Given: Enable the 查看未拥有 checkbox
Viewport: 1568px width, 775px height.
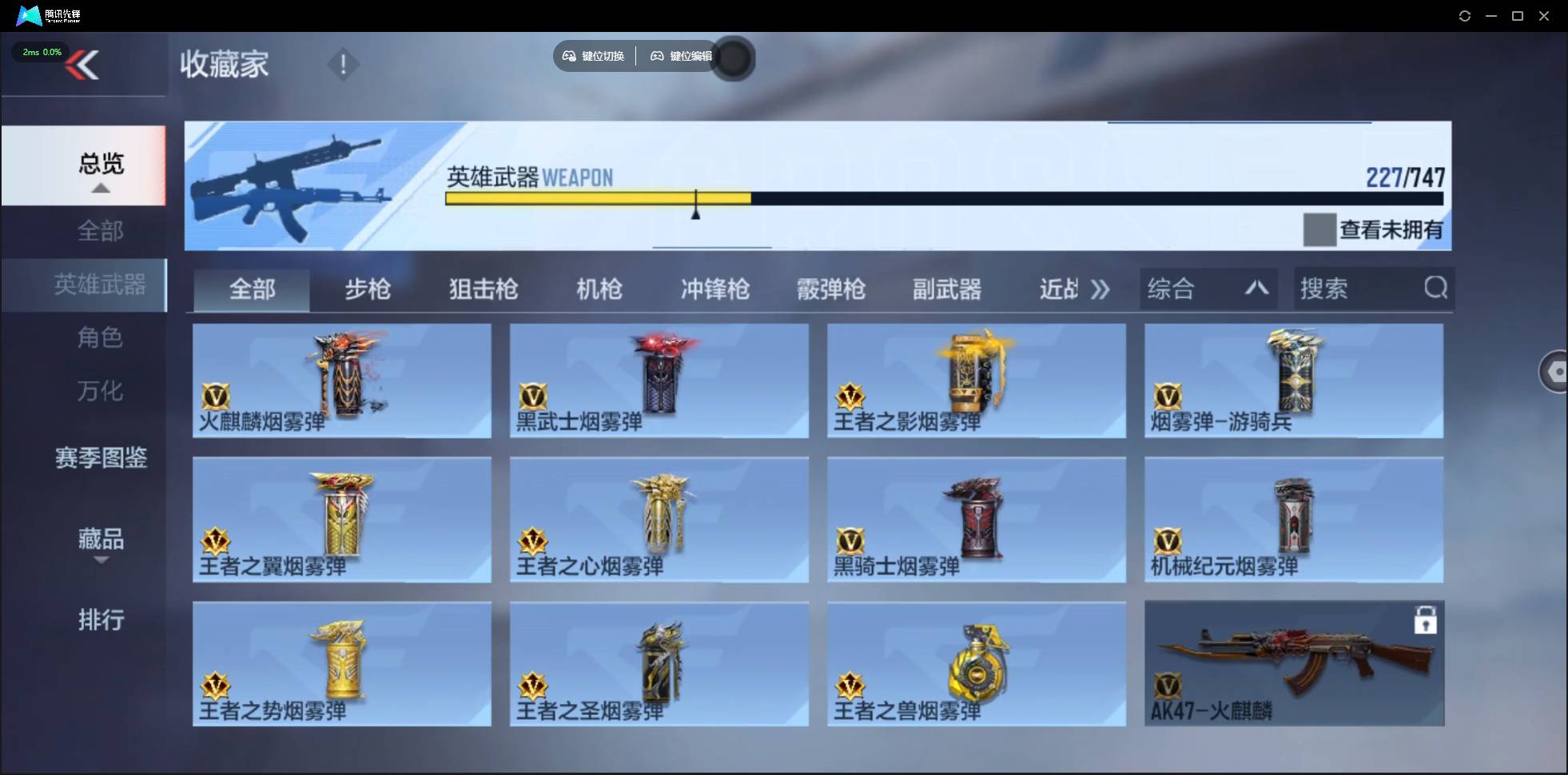Looking at the screenshot, I should (1319, 229).
